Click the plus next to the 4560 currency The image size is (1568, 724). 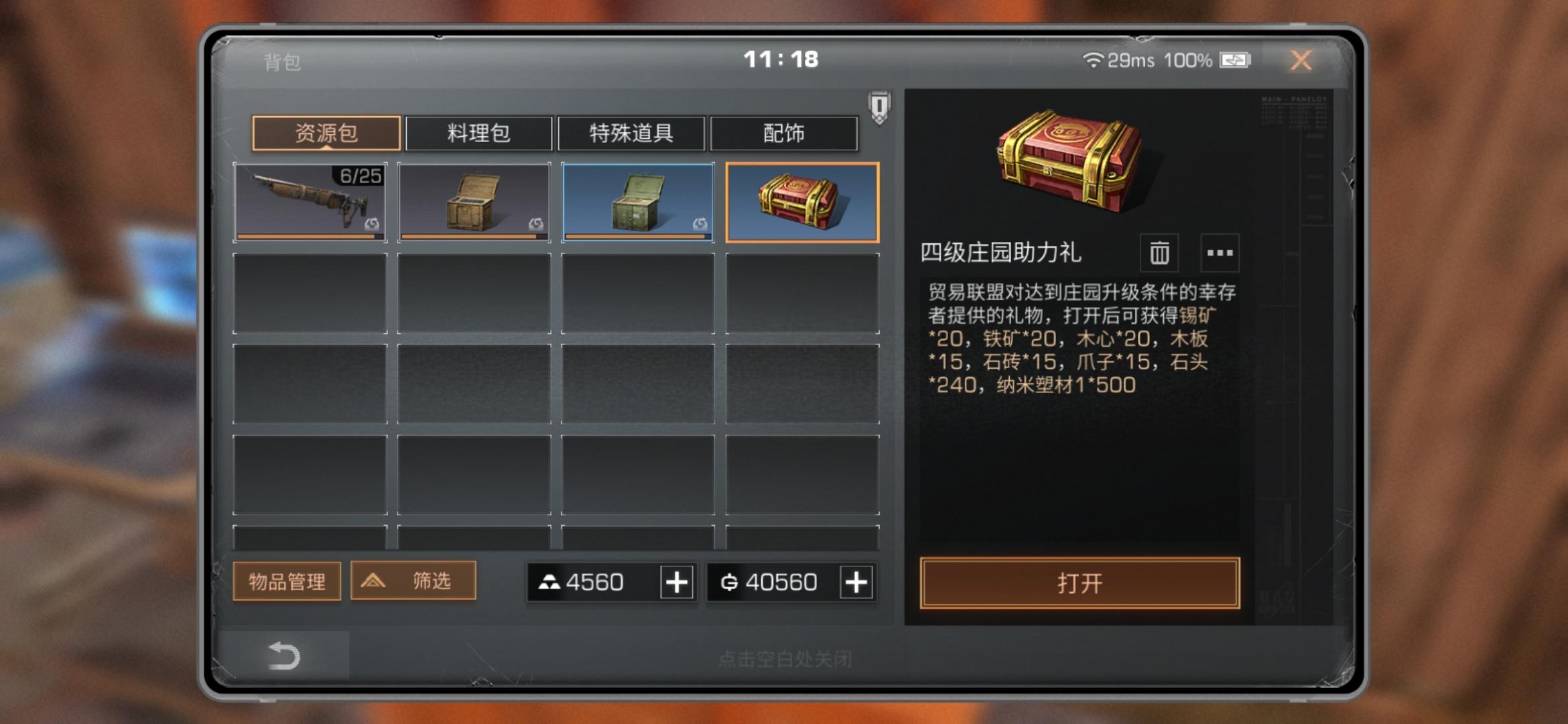click(676, 583)
